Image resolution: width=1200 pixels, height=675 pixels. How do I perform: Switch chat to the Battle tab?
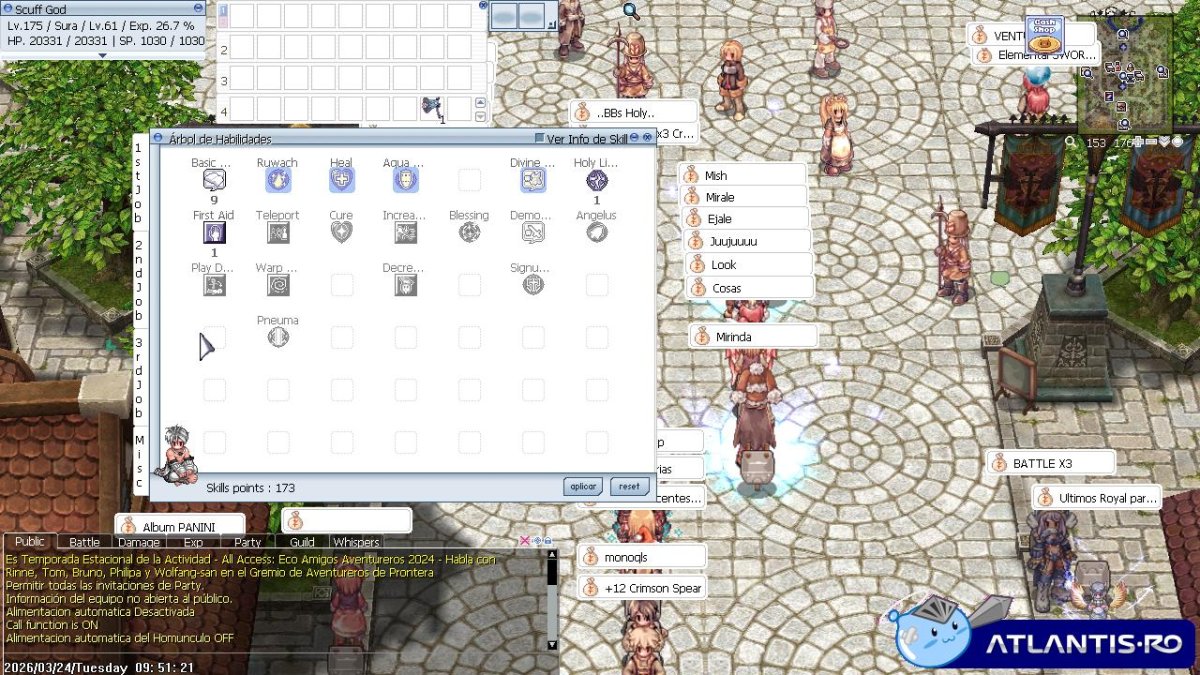84,542
